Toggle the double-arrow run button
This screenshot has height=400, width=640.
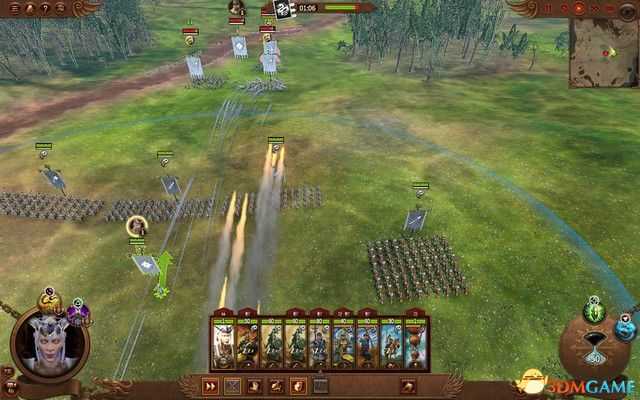[x=211, y=386]
